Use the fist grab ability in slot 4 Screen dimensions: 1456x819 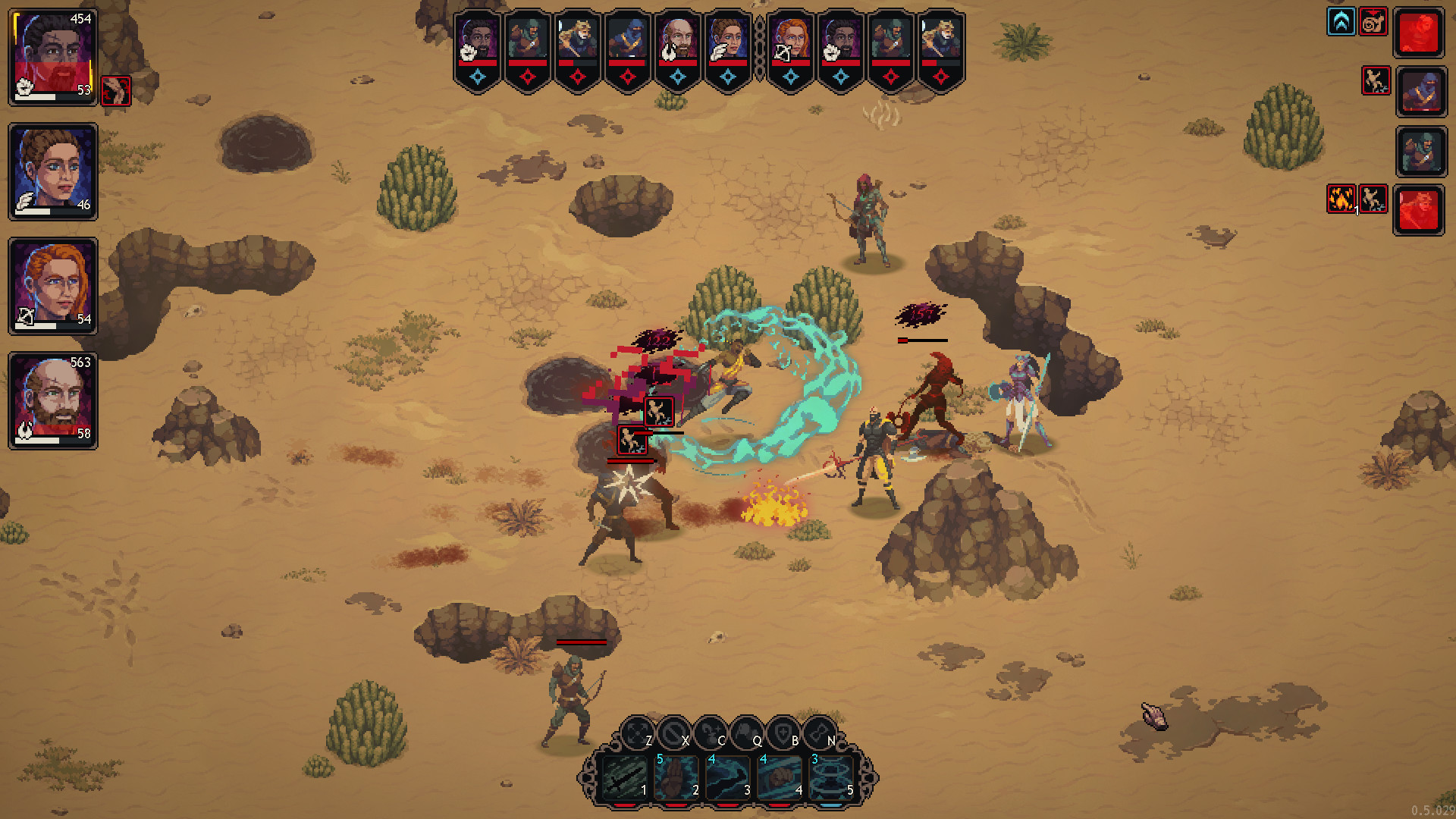[780, 779]
